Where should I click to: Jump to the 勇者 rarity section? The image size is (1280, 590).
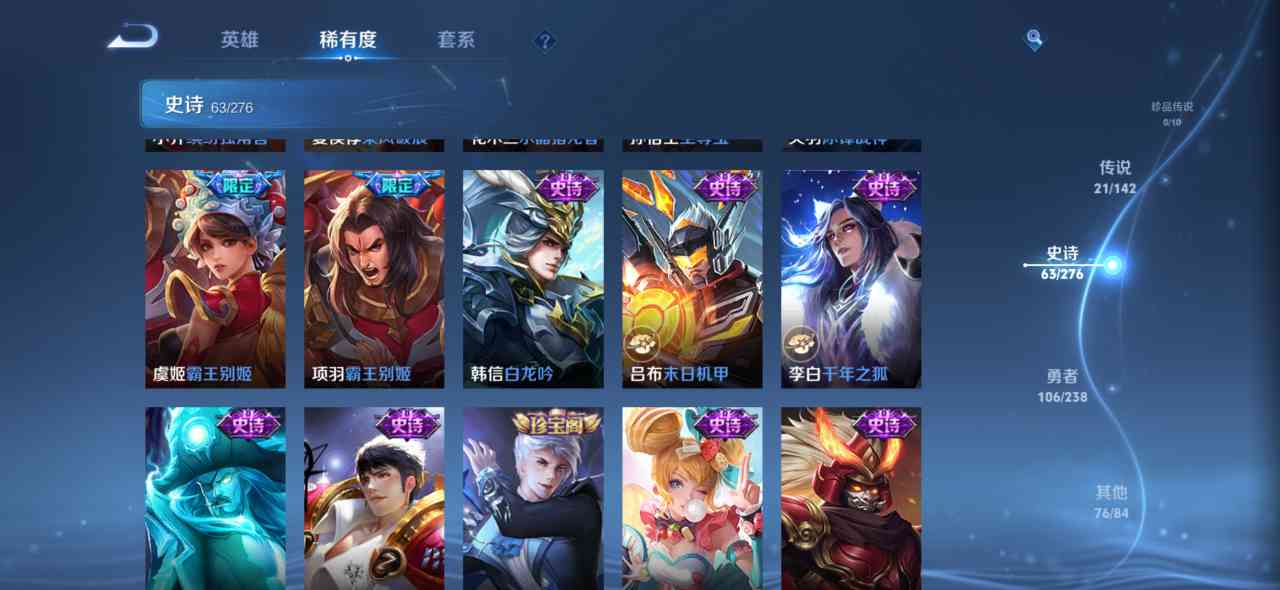click(x=1062, y=385)
